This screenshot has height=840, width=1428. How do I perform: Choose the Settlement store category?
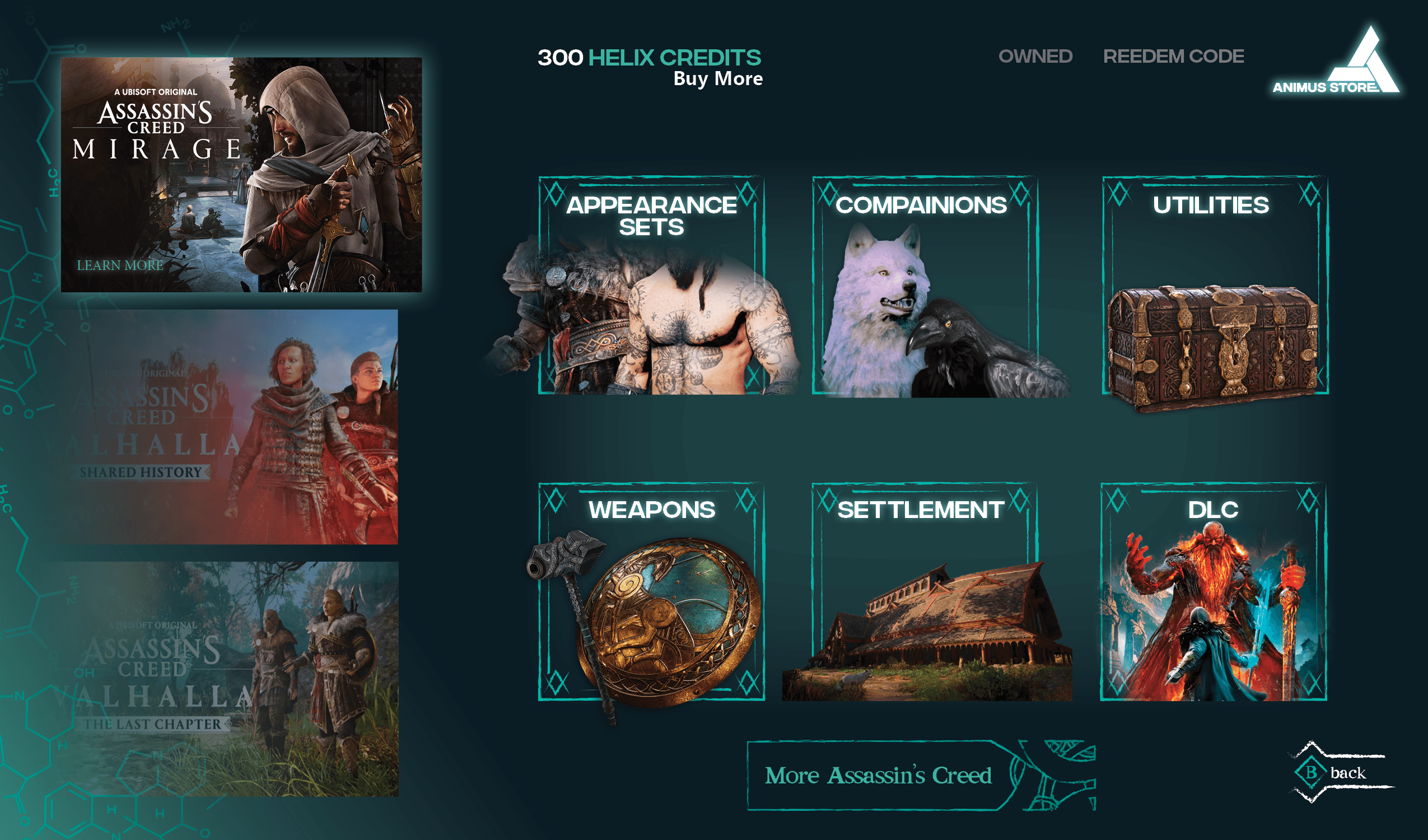[925, 592]
